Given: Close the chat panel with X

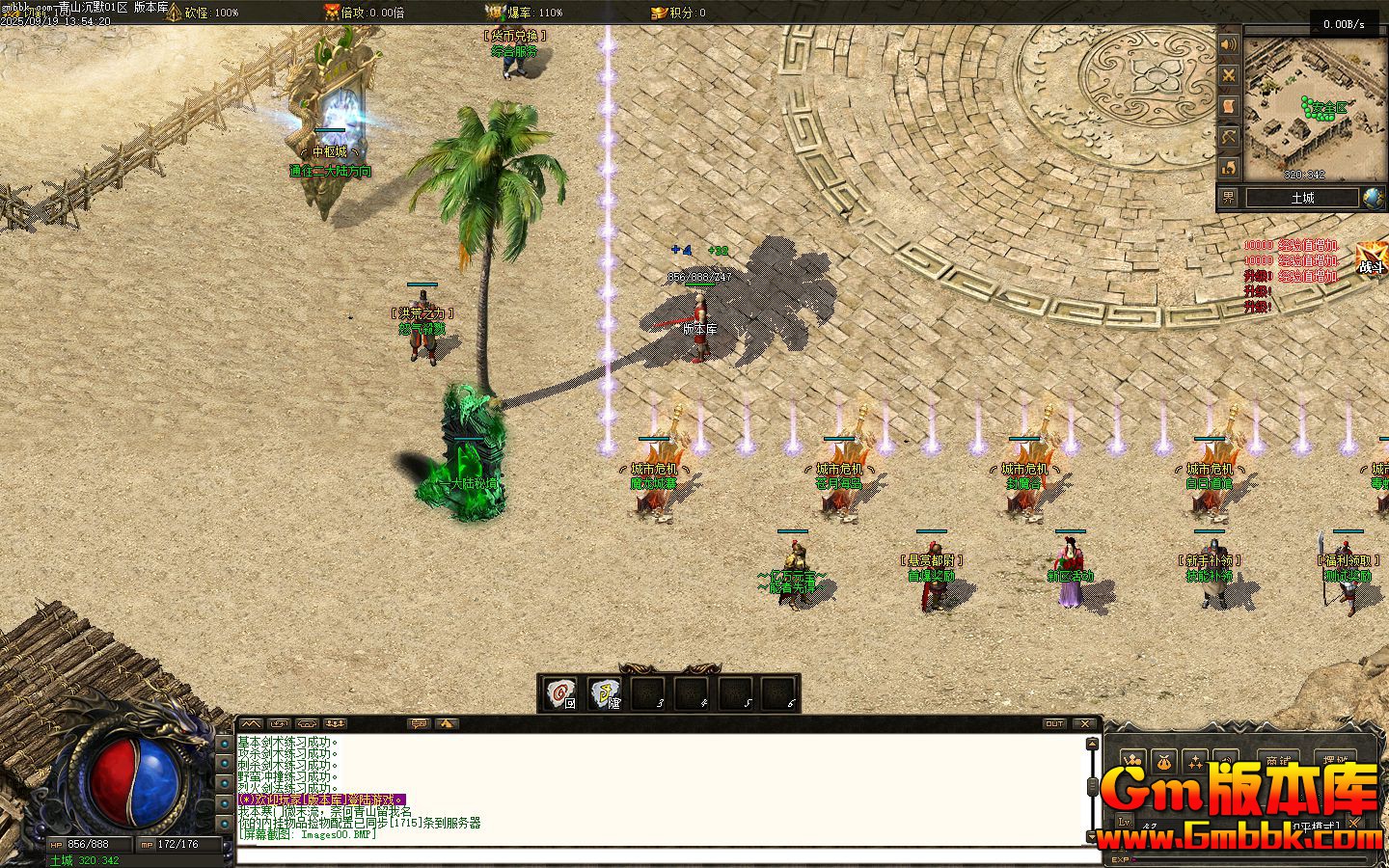Looking at the screenshot, I should (1085, 723).
